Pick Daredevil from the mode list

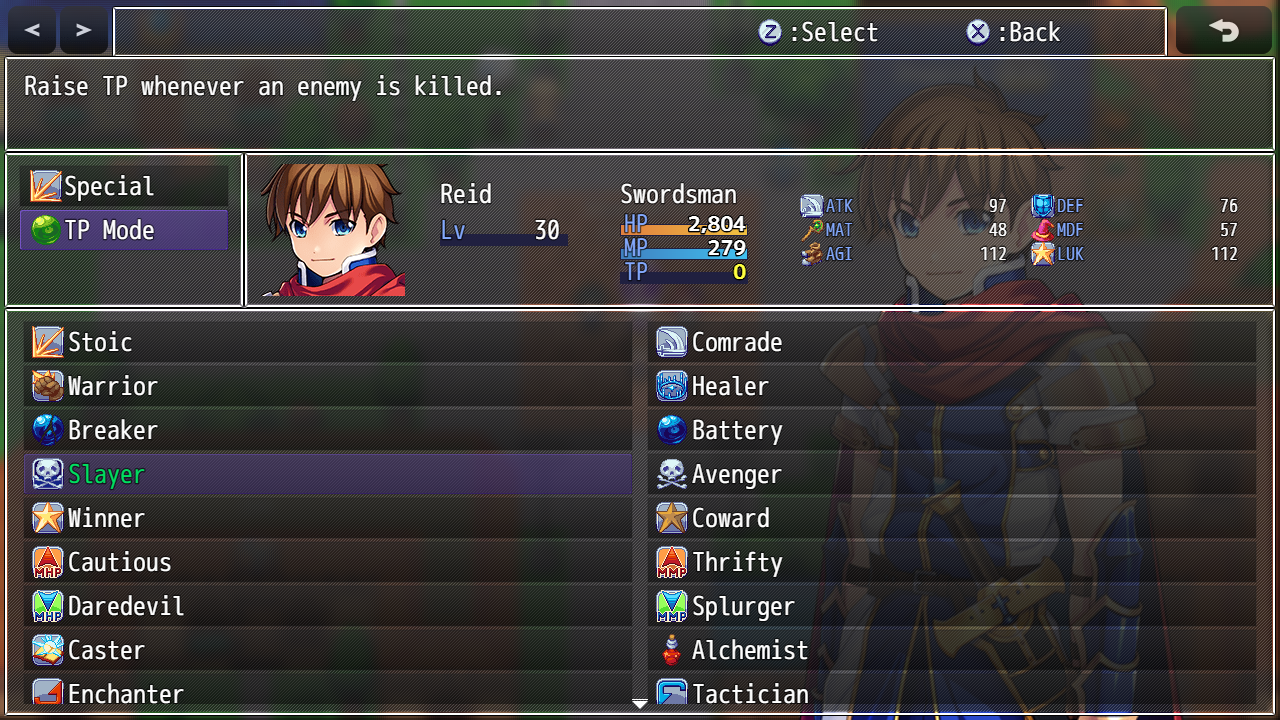tap(328, 607)
